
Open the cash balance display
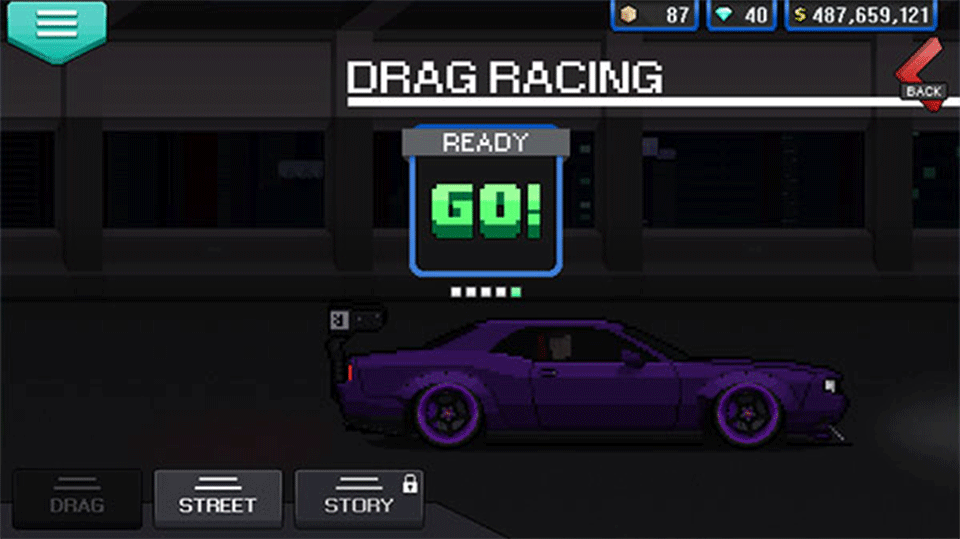click(861, 16)
